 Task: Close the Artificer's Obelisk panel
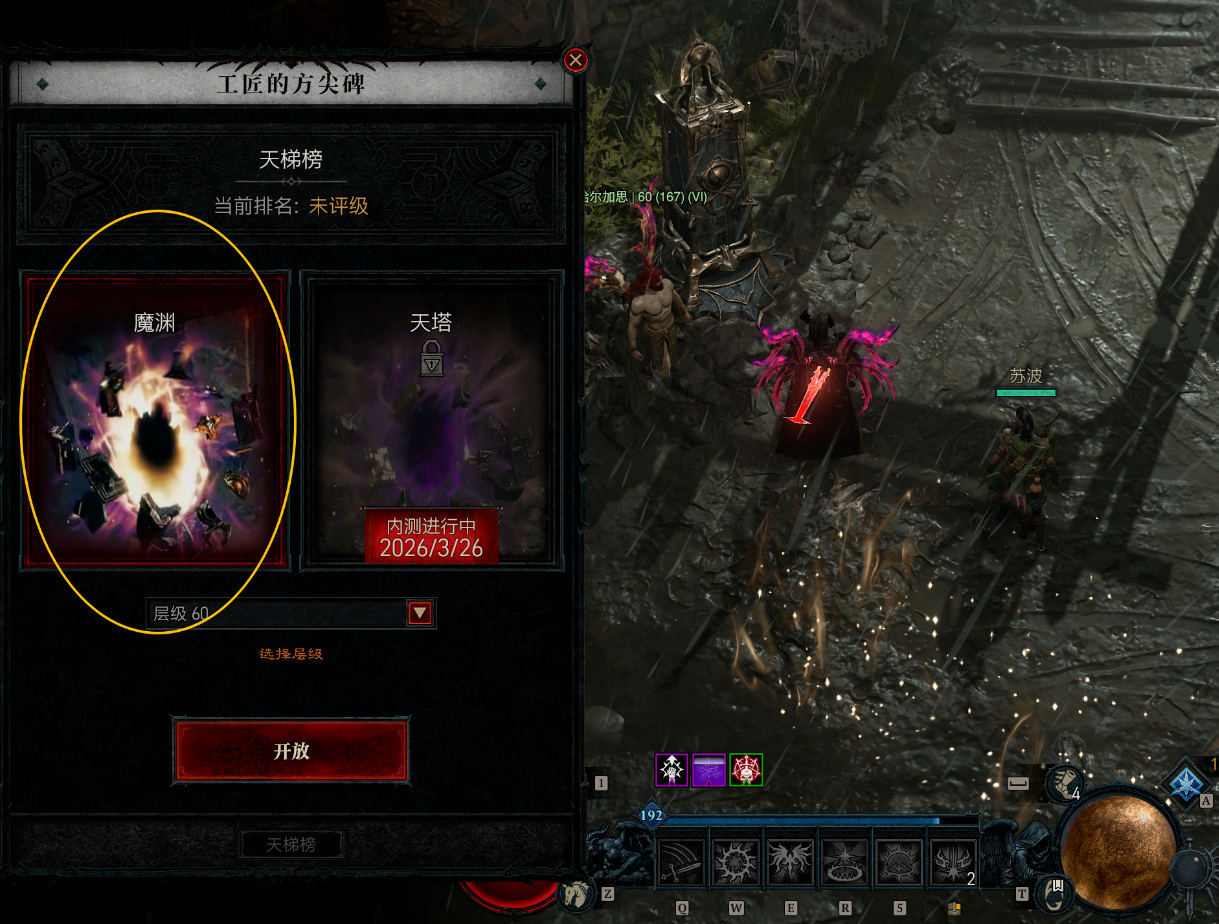[576, 60]
